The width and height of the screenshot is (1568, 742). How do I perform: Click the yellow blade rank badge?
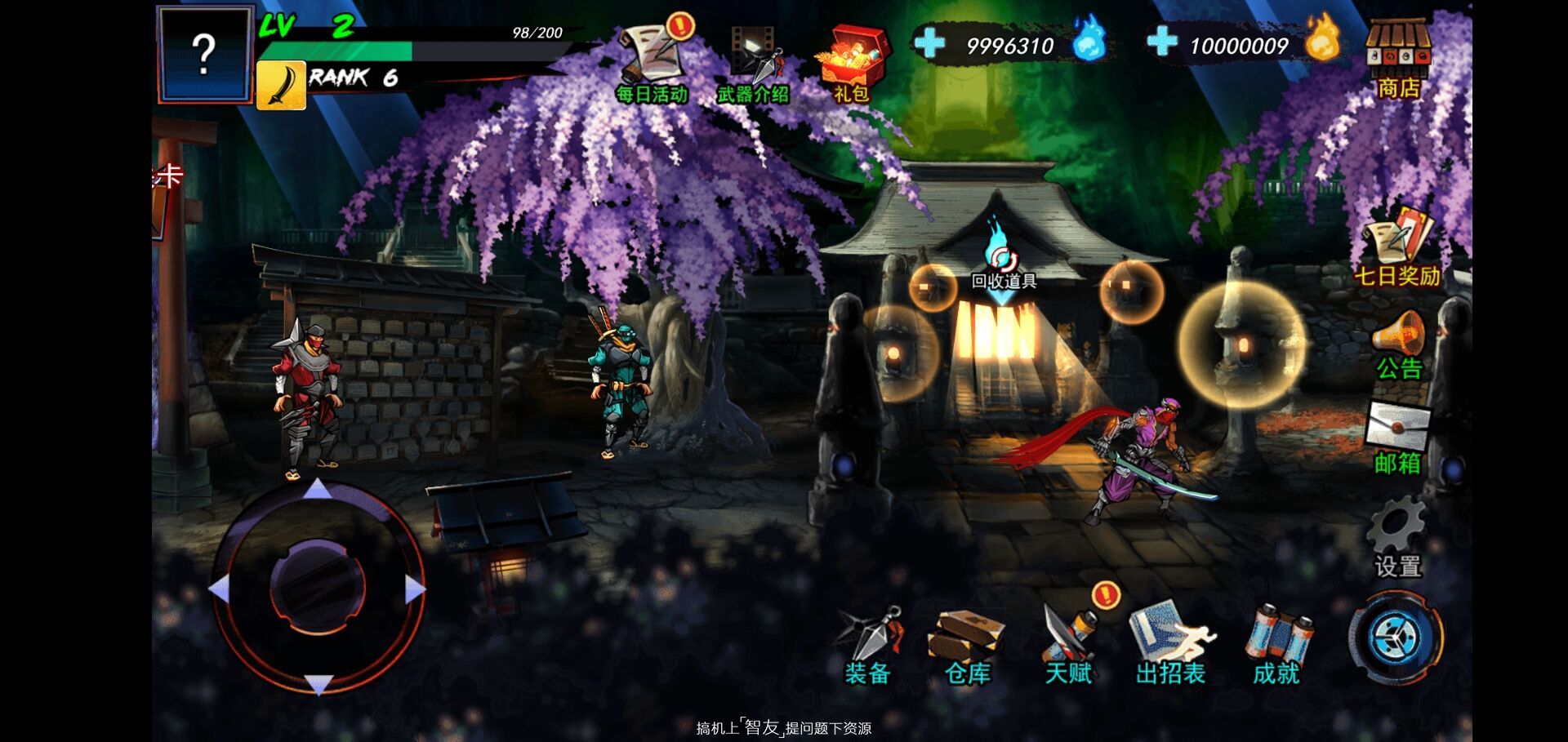point(282,84)
